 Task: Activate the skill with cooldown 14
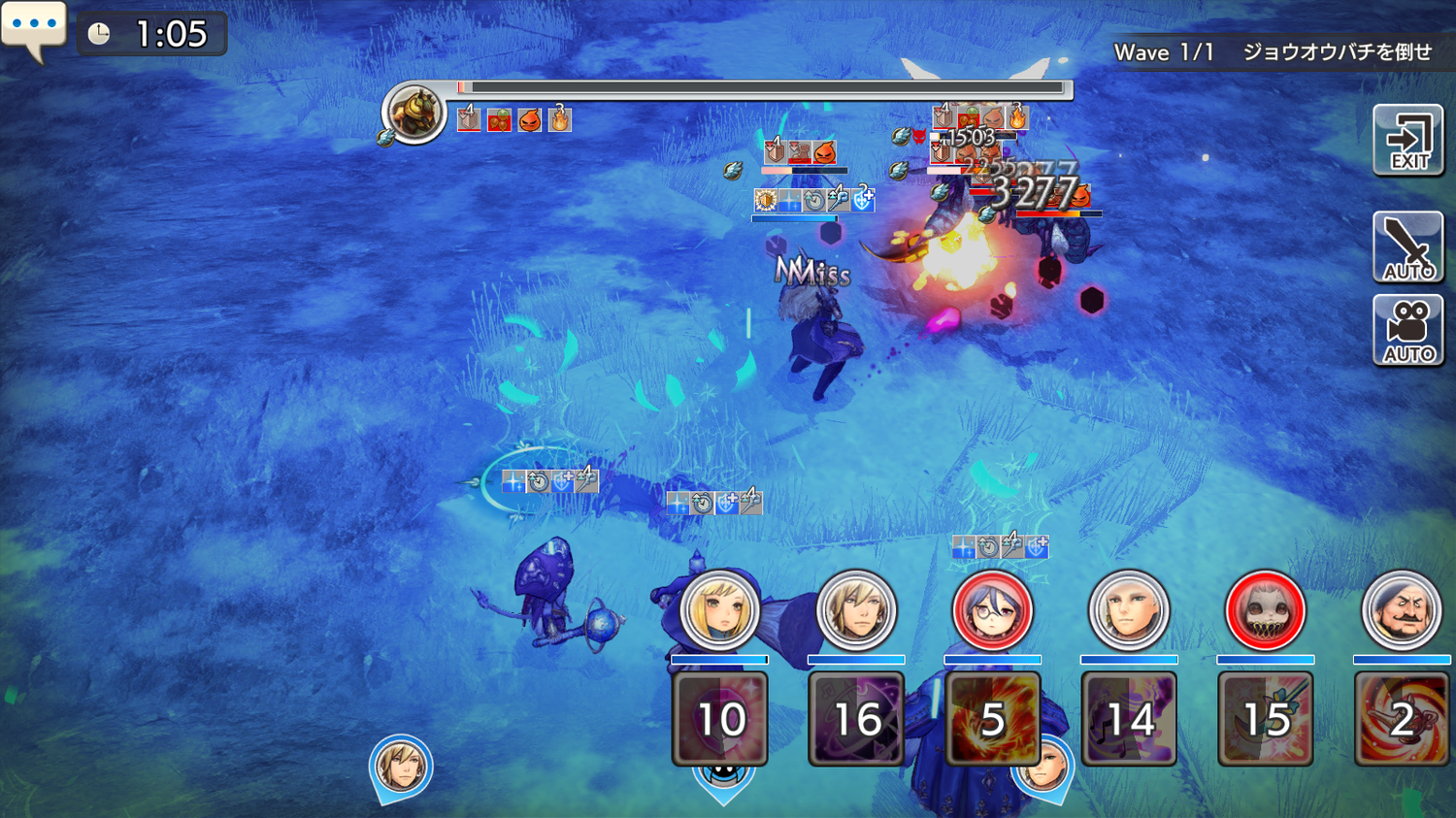tap(1129, 719)
